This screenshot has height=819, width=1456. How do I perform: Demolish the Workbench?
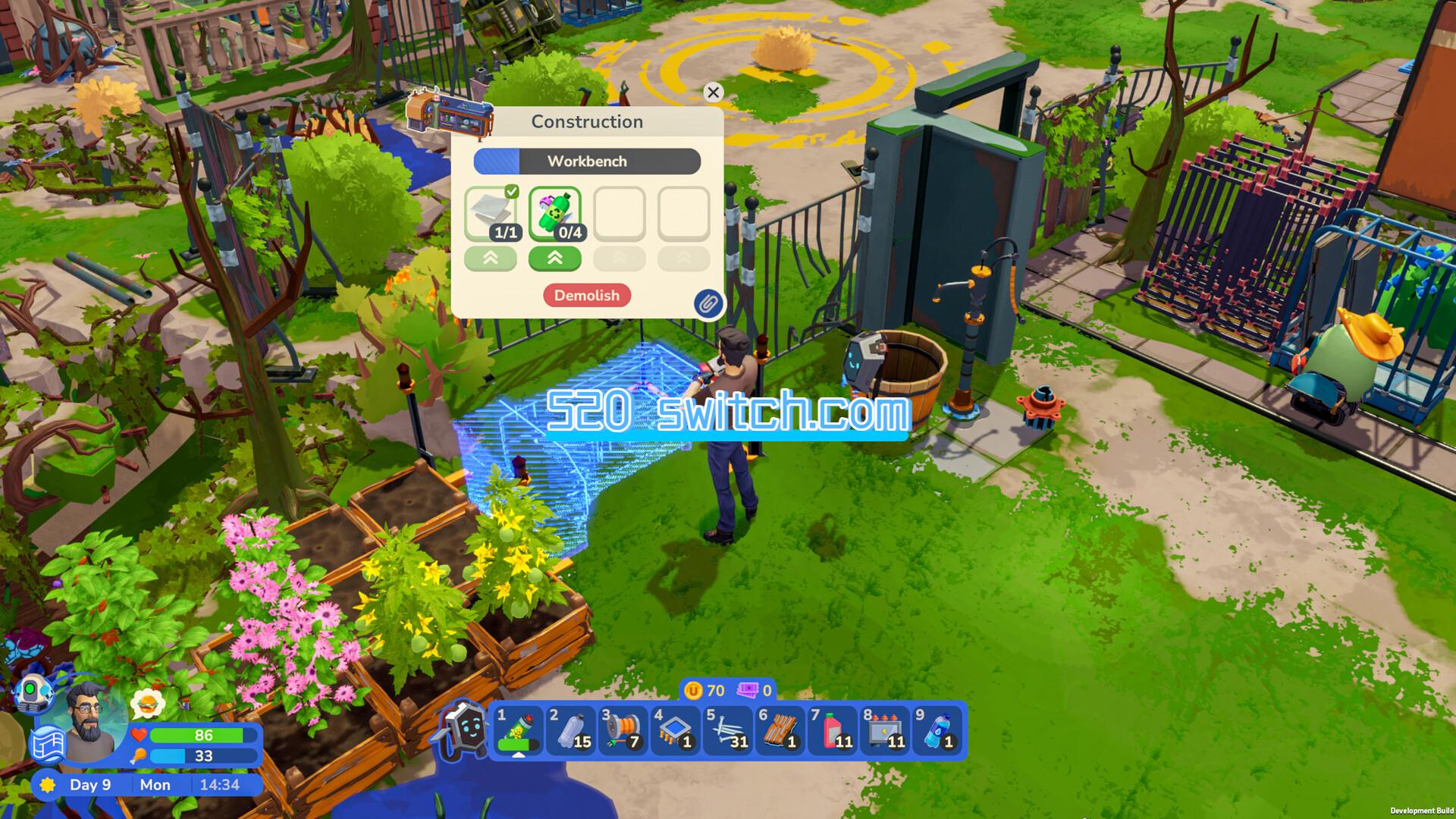(x=587, y=296)
